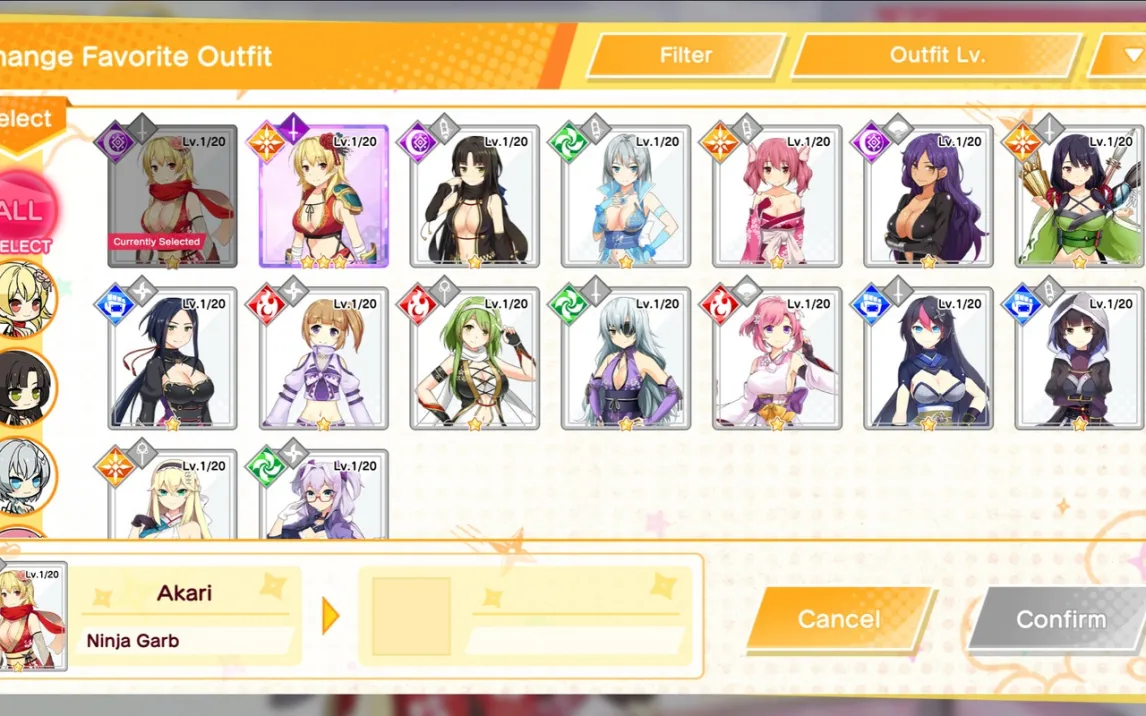The image size is (1146, 716).
Task: Choose the hooded dark outfit card
Action: 1079,359
